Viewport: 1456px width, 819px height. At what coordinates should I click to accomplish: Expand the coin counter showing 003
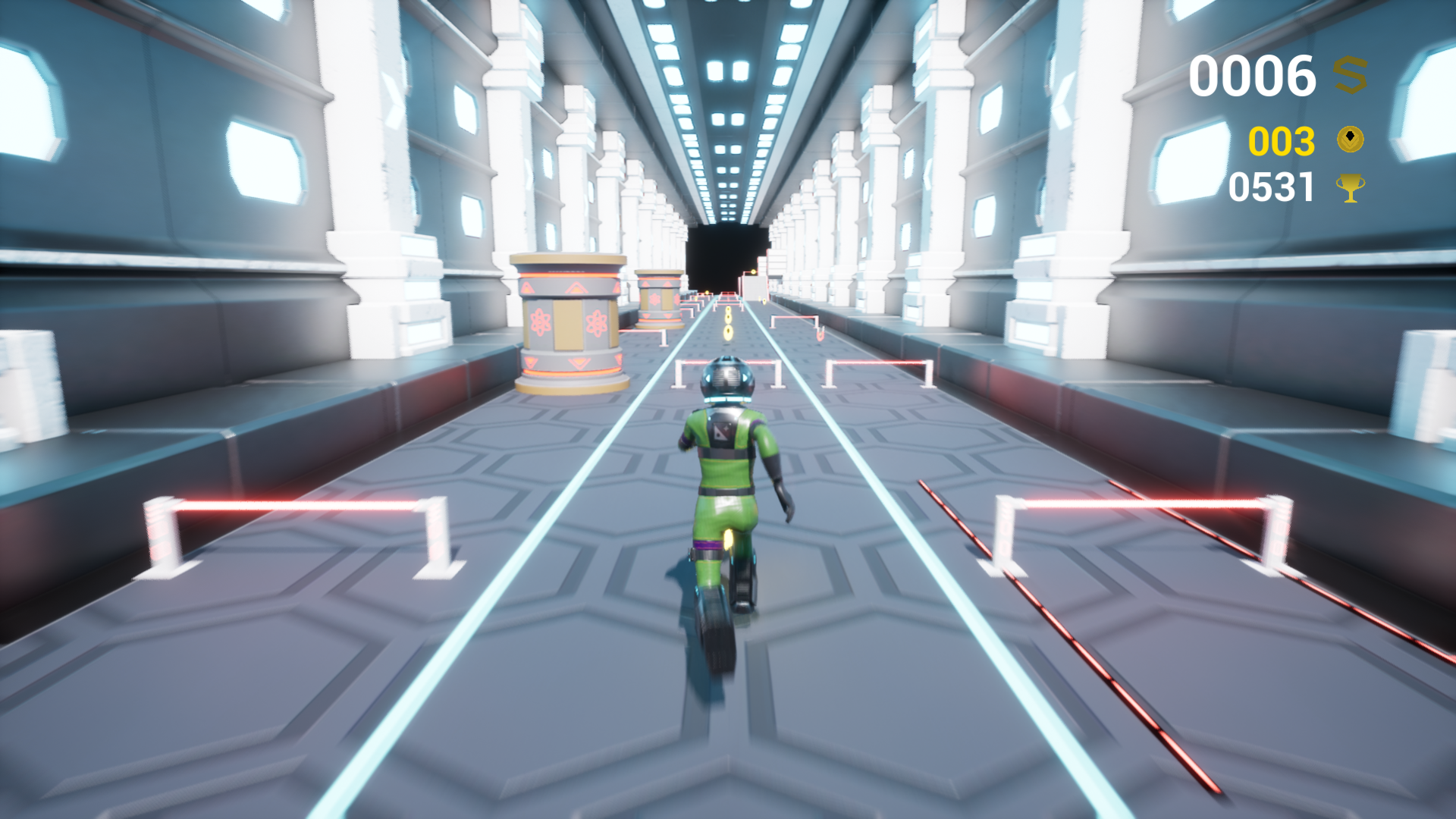coord(1283,140)
